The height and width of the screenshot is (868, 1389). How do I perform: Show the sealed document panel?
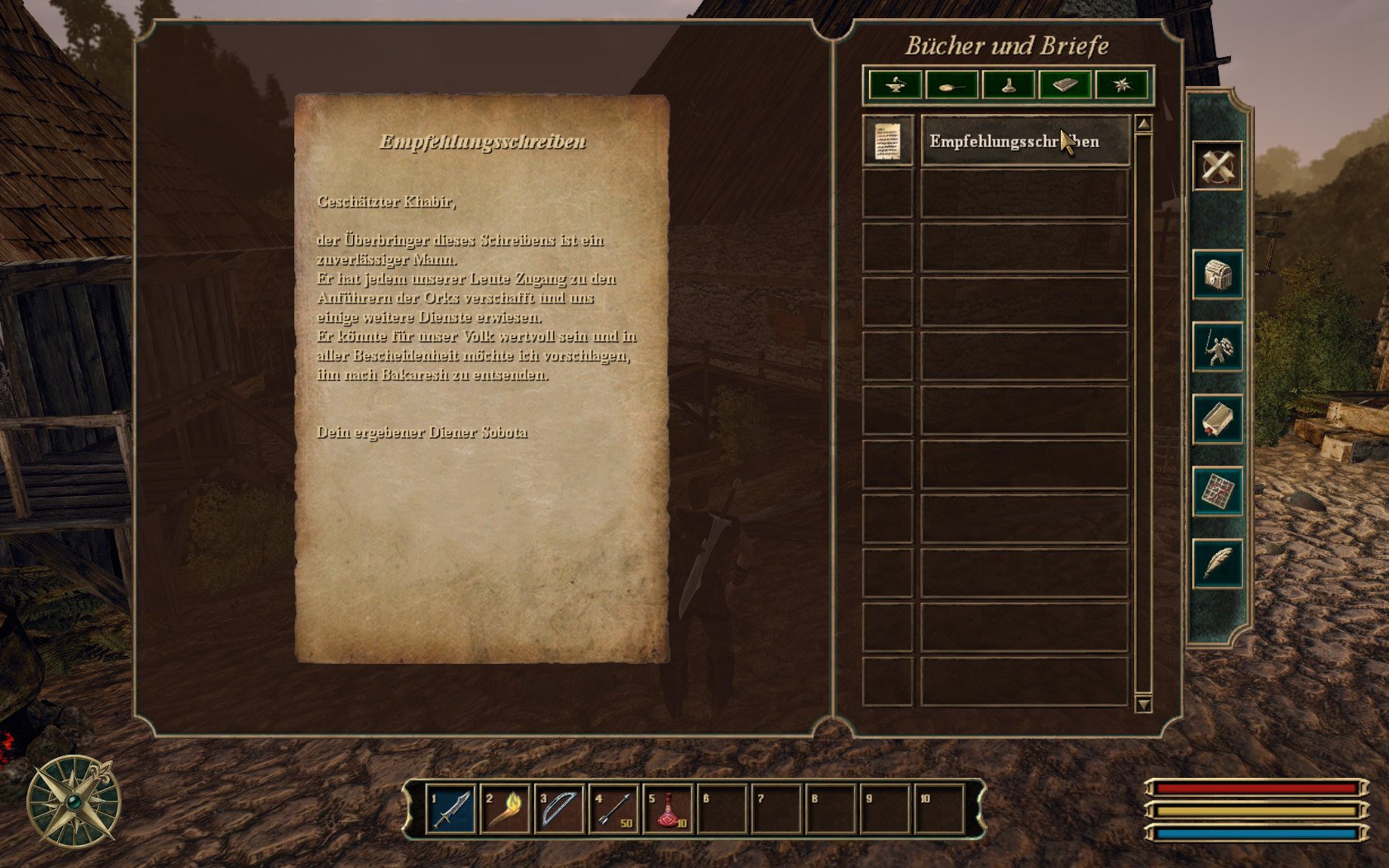(x=1218, y=420)
